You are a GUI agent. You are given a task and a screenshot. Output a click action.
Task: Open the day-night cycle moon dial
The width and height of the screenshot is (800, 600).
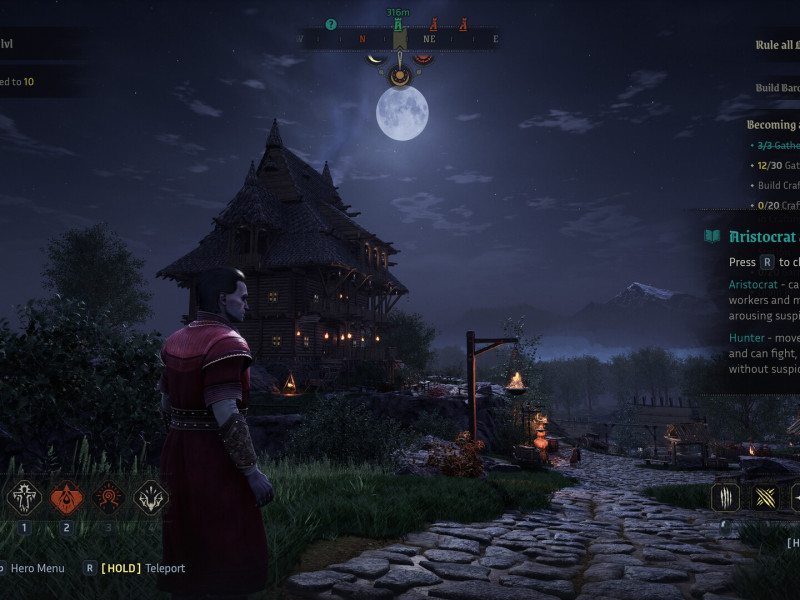click(400, 74)
